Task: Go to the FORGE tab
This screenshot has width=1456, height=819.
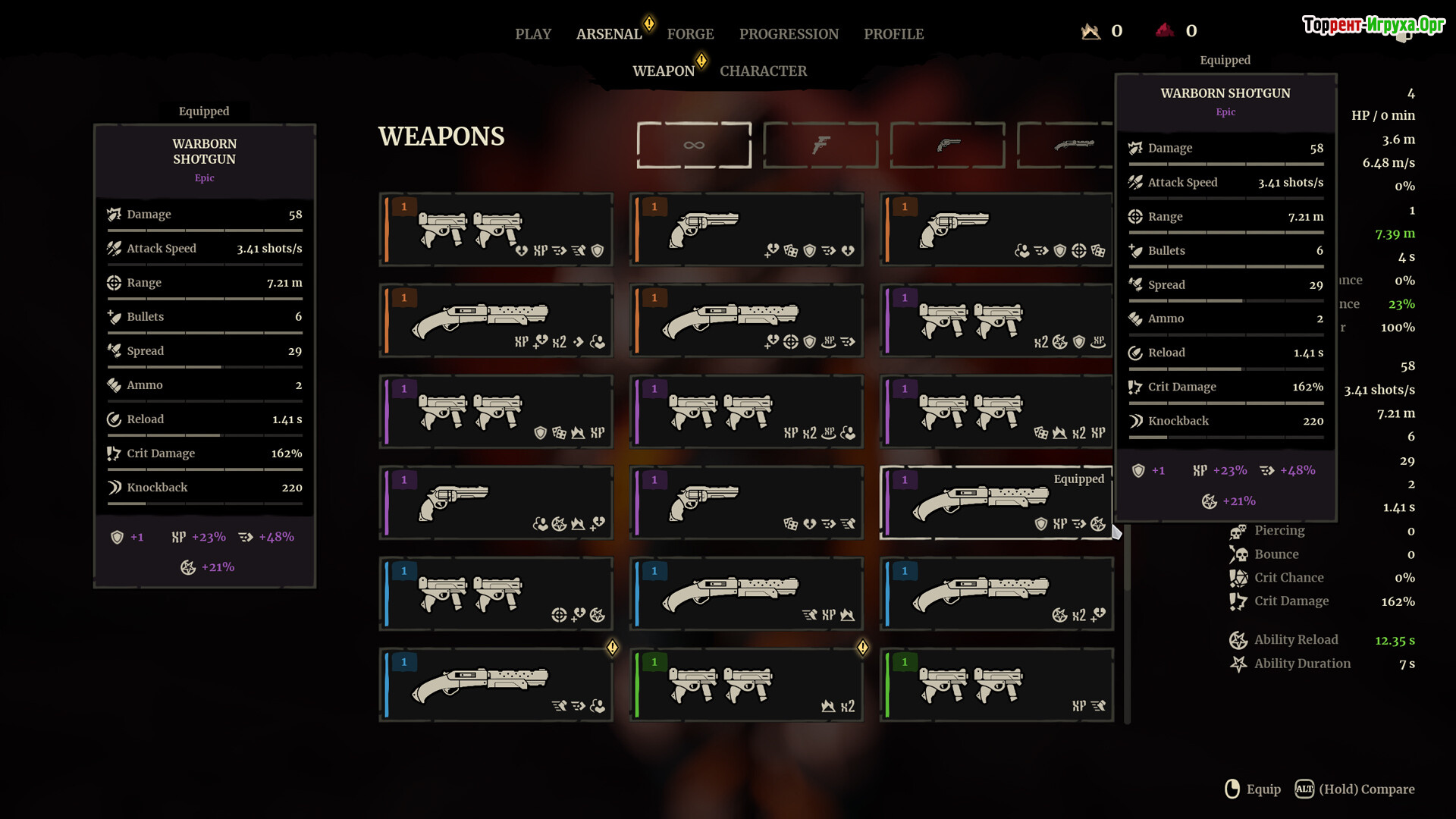Action: tap(690, 34)
